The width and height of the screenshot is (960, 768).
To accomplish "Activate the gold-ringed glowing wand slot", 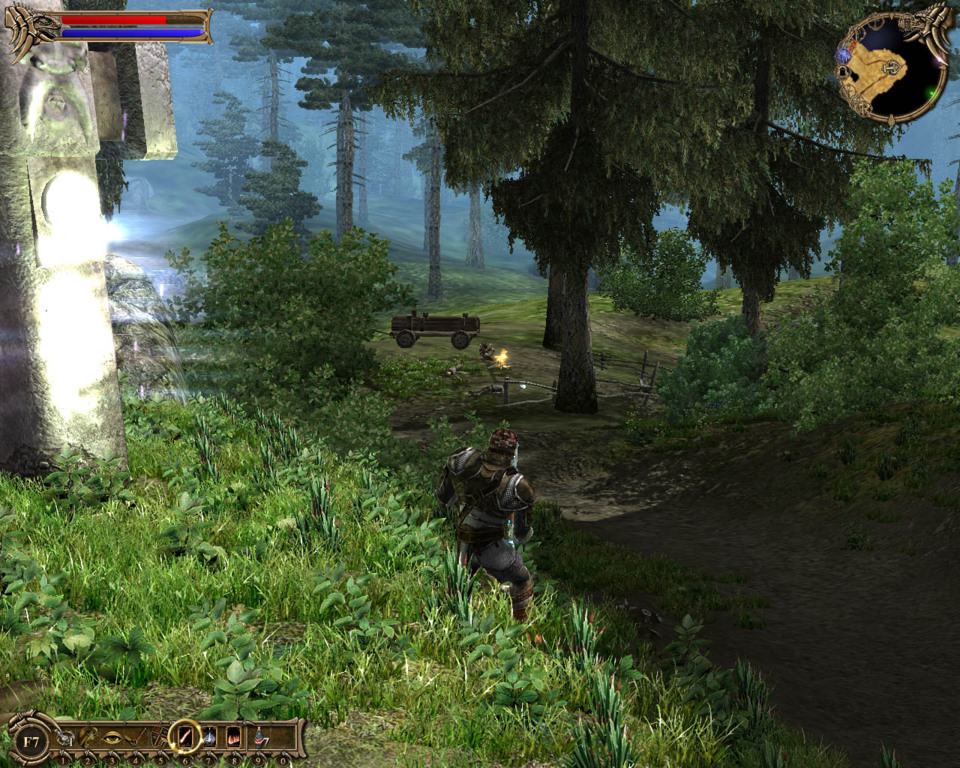I will pos(185,737).
